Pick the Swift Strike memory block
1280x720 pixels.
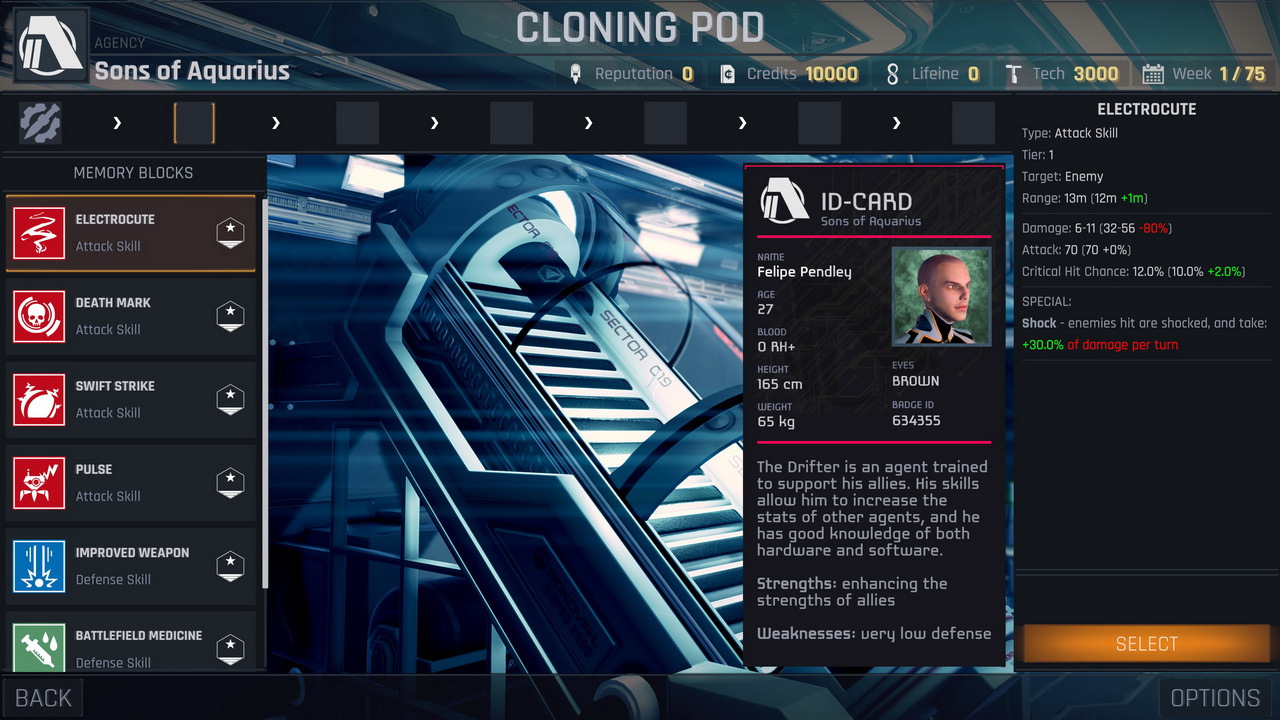(131, 399)
